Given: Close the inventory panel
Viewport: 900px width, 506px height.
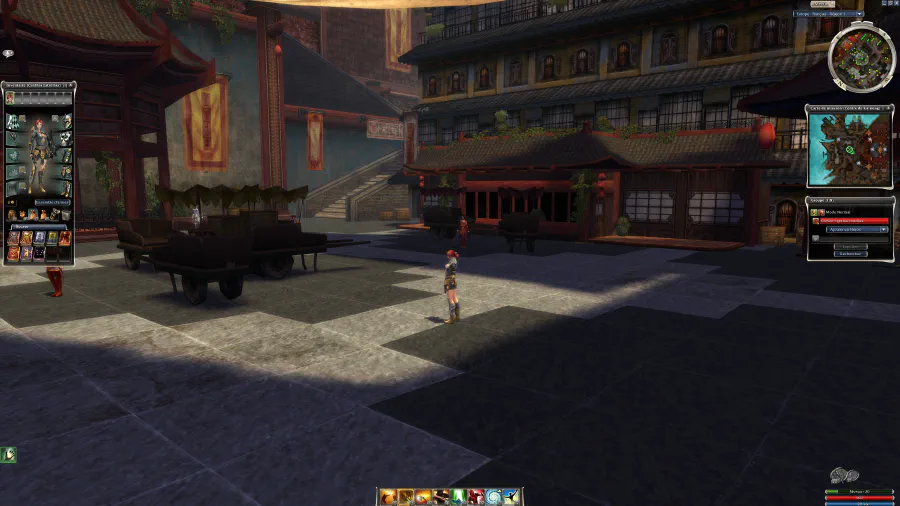Looking at the screenshot, I should tap(72, 86).
